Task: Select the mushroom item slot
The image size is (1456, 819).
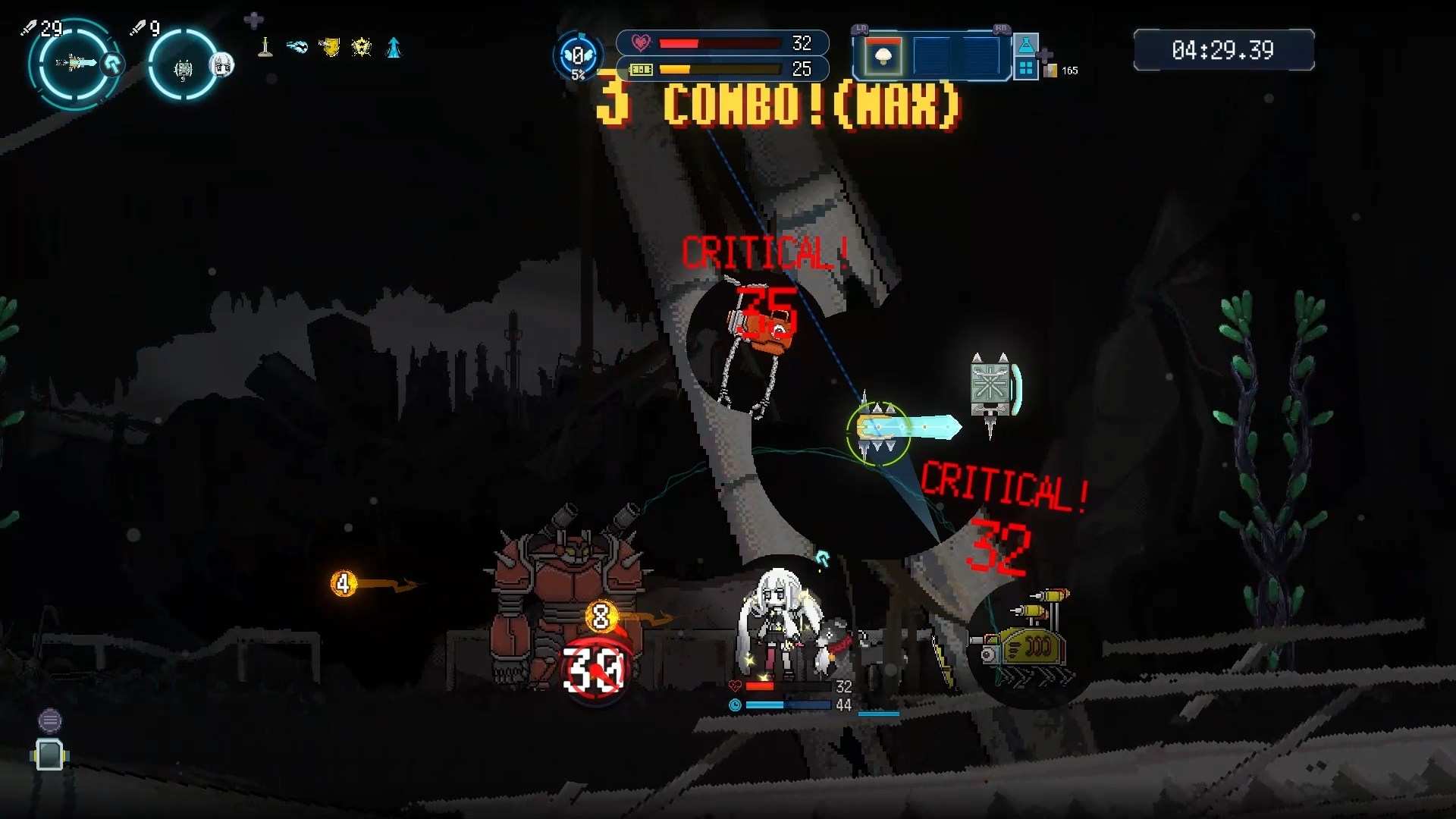Action: 882,56
